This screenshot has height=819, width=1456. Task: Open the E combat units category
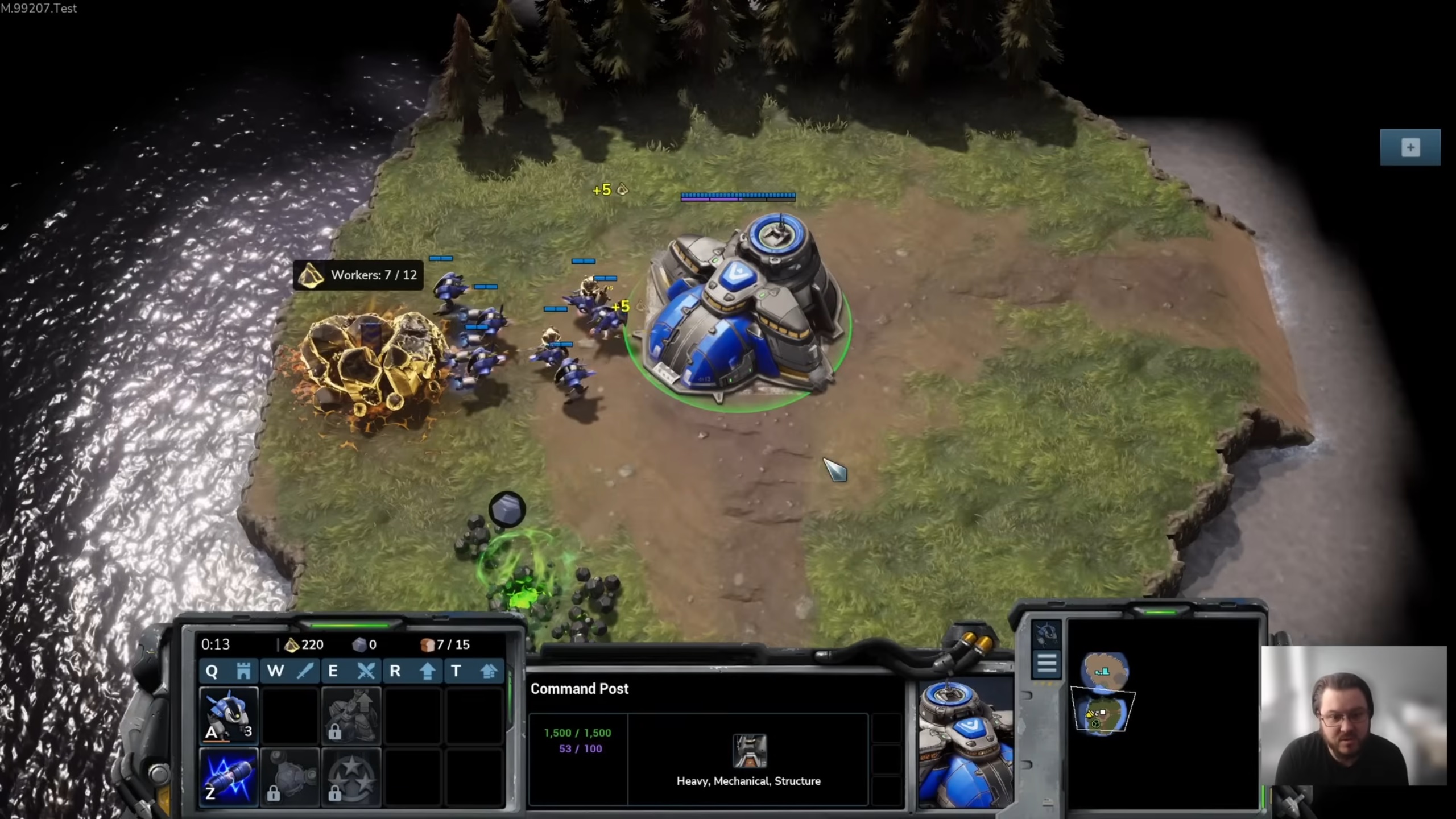(x=351, y=671)
